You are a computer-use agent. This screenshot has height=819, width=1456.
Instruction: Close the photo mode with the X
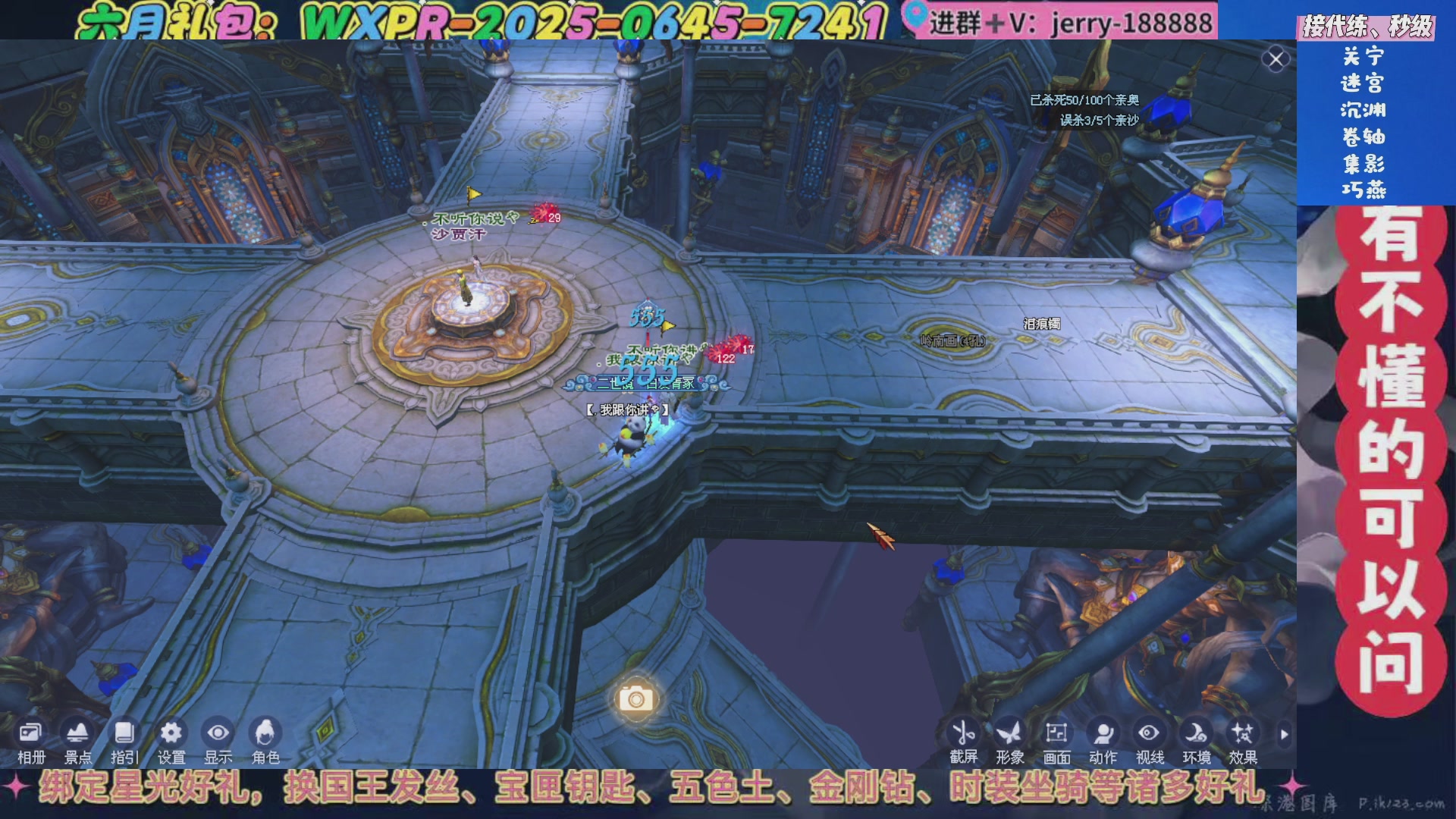point(1276,57)
